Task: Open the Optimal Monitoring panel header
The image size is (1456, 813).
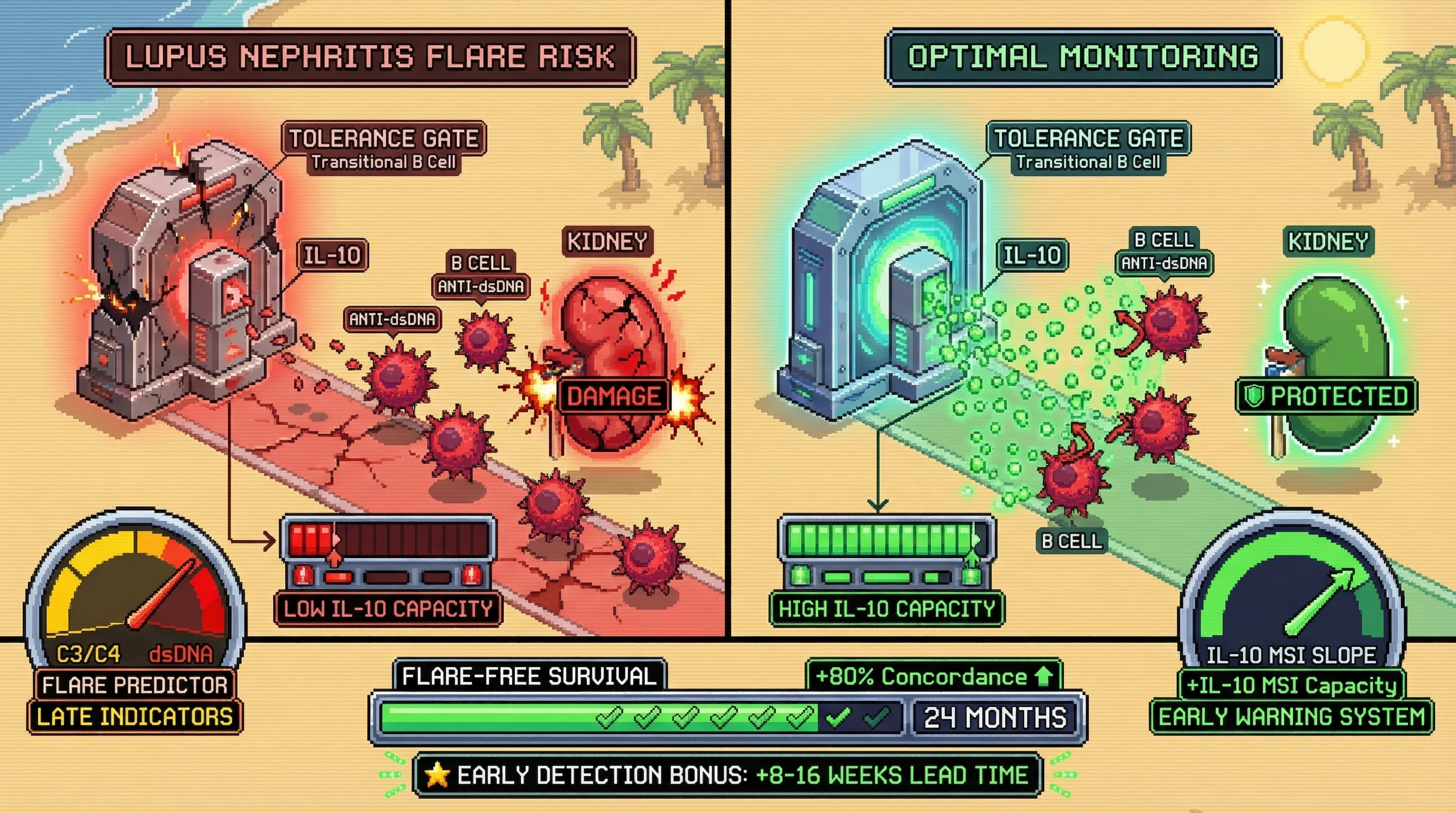Action: tap(1082, 57)
